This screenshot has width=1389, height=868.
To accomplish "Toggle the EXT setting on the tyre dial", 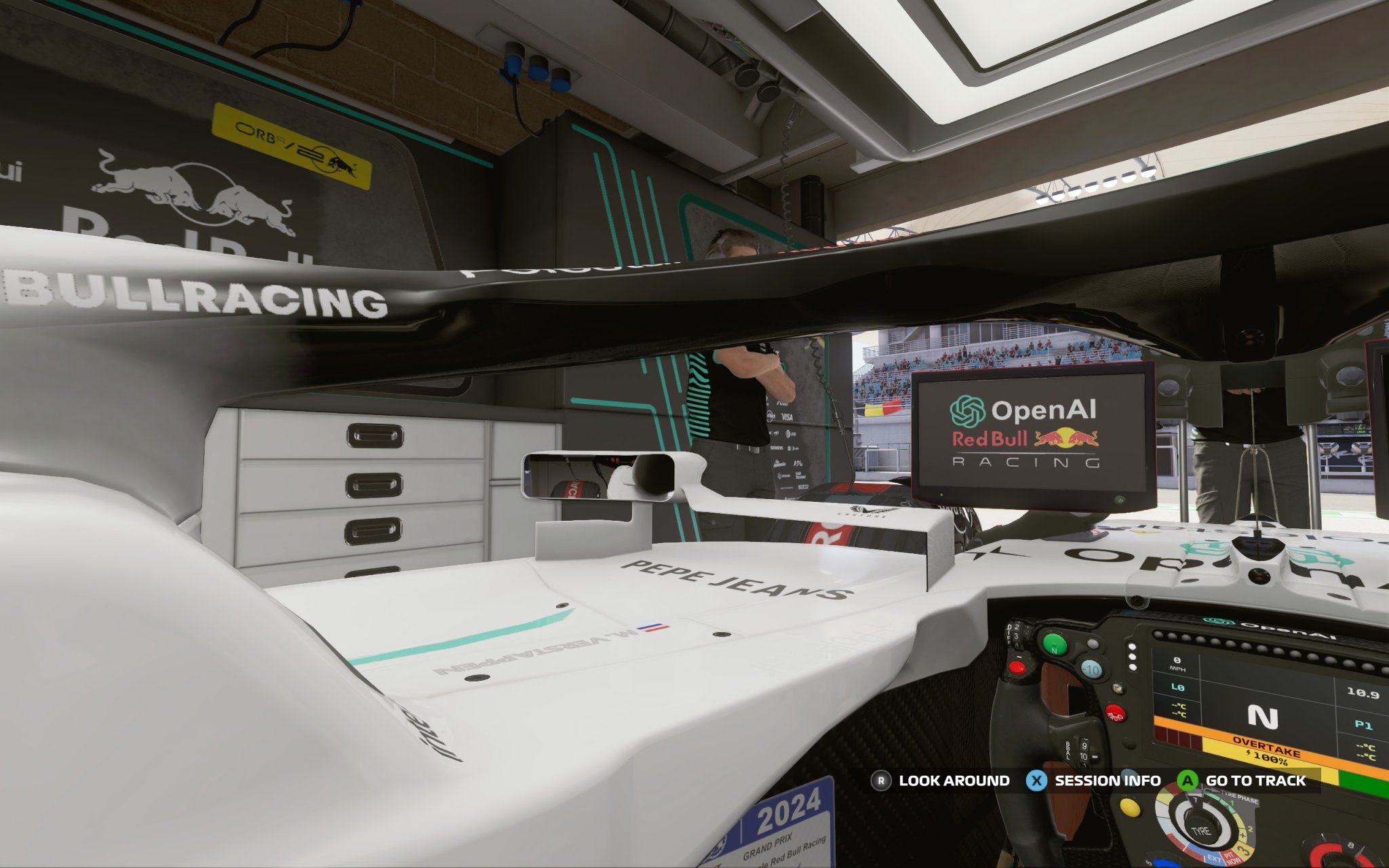I will coord(1213,860).
